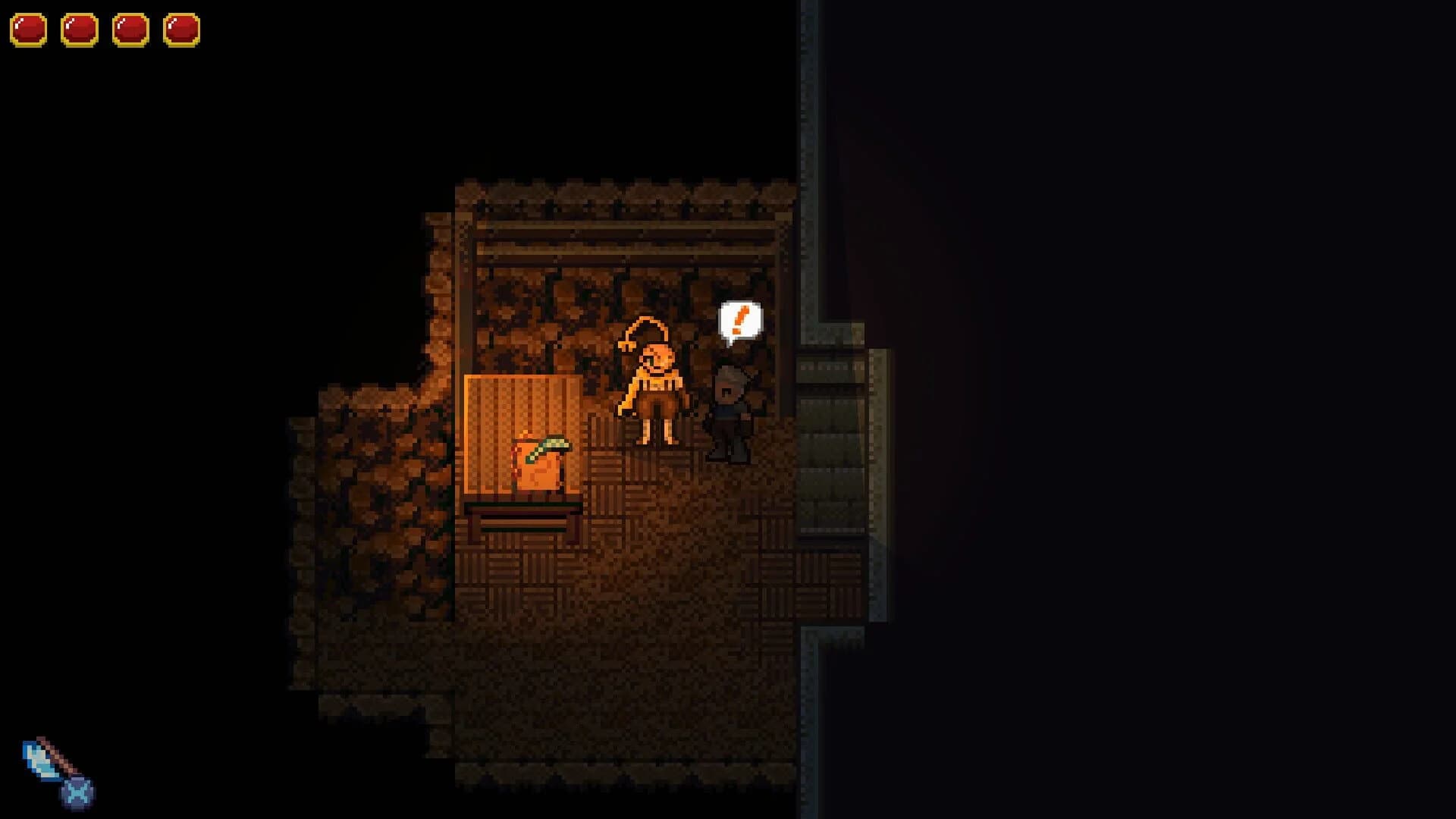Screen dimensions: 1456x819
Task: Select the third red heart icon
Action: [130, 30]
